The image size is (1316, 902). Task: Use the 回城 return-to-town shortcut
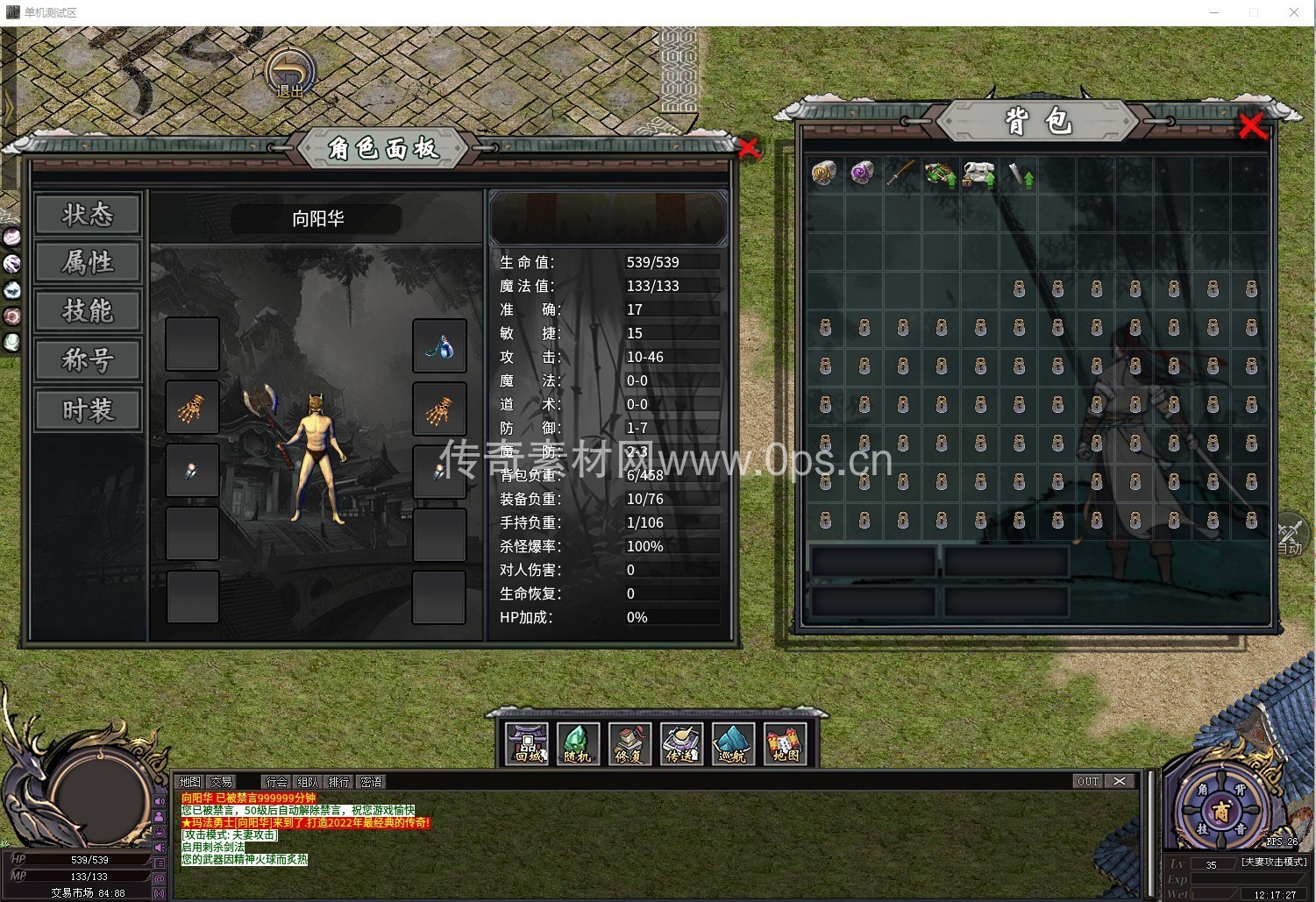click(528, 744)
